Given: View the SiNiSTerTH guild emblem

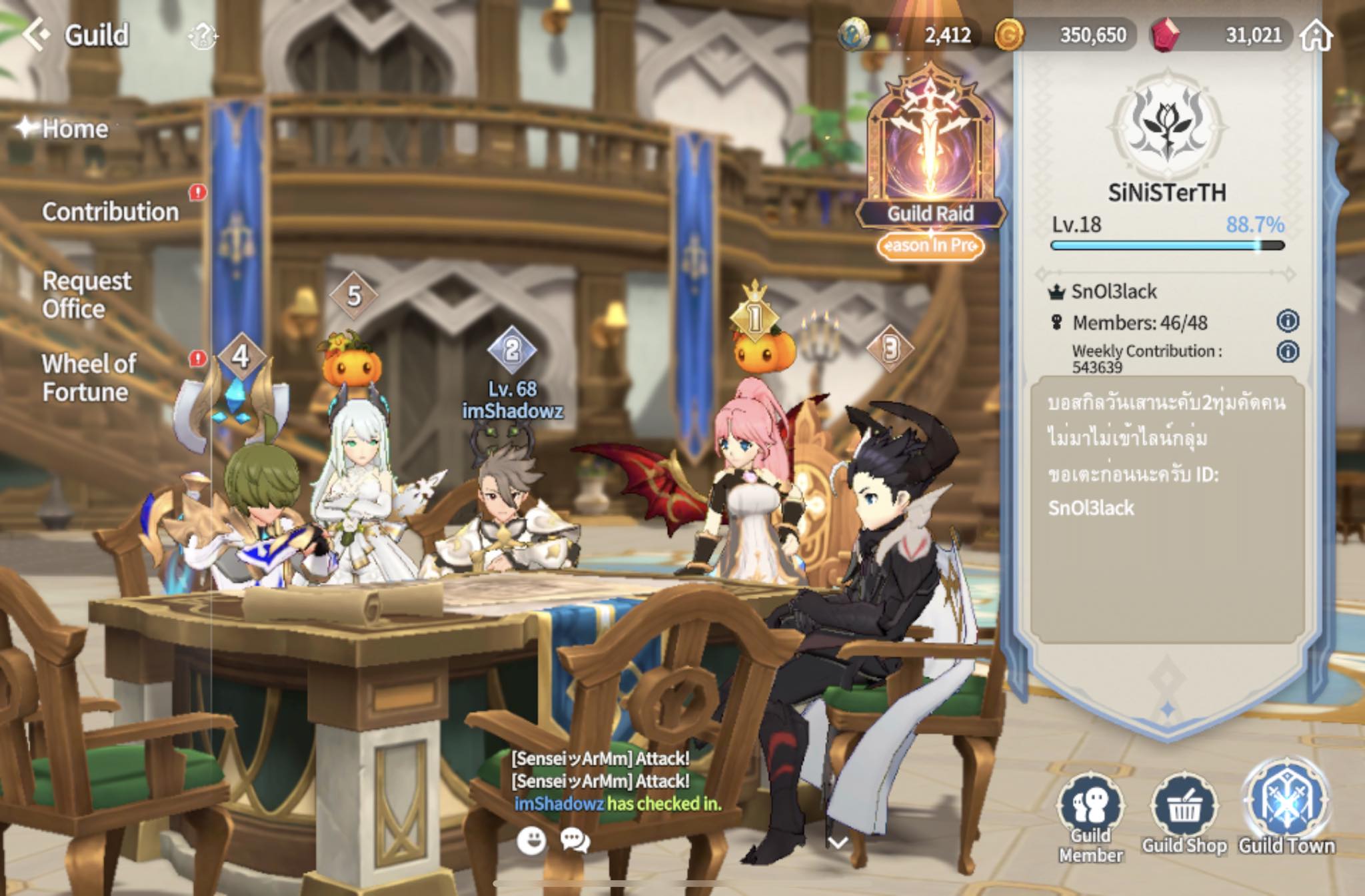Looking at the screenshot, I should pos(1167,125).
